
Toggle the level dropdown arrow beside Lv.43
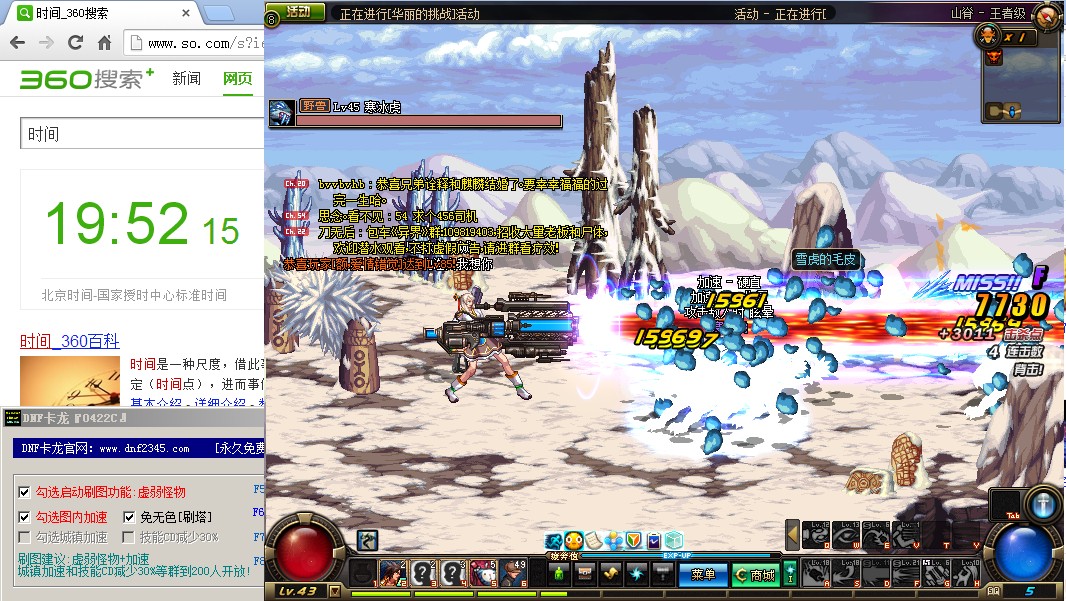coord(334,593)
